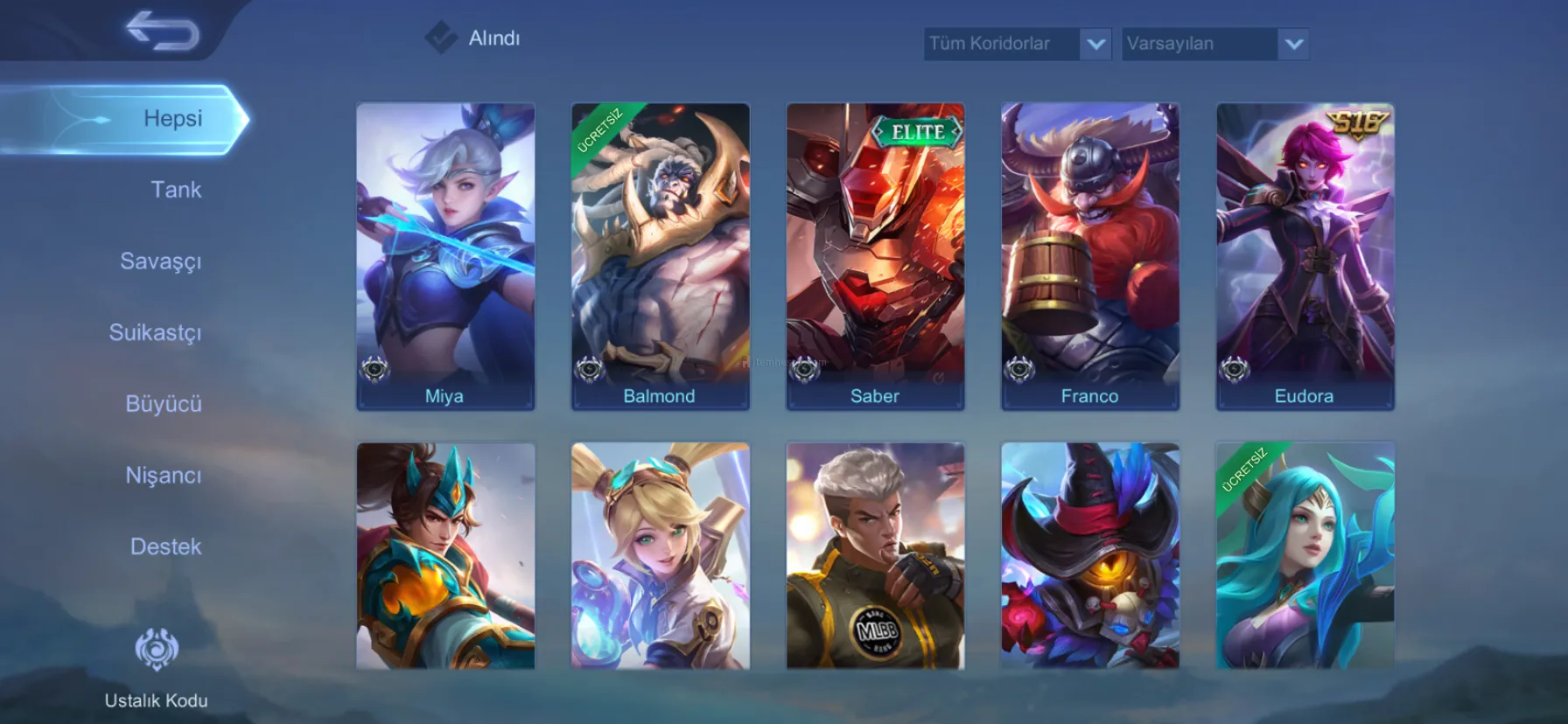Image resolution: width=1568 pixels, height=724 pixels.
Task: Open the Tüm Koridorlar dropdown
Action: pyautogui.click(x=1018, y=44)
